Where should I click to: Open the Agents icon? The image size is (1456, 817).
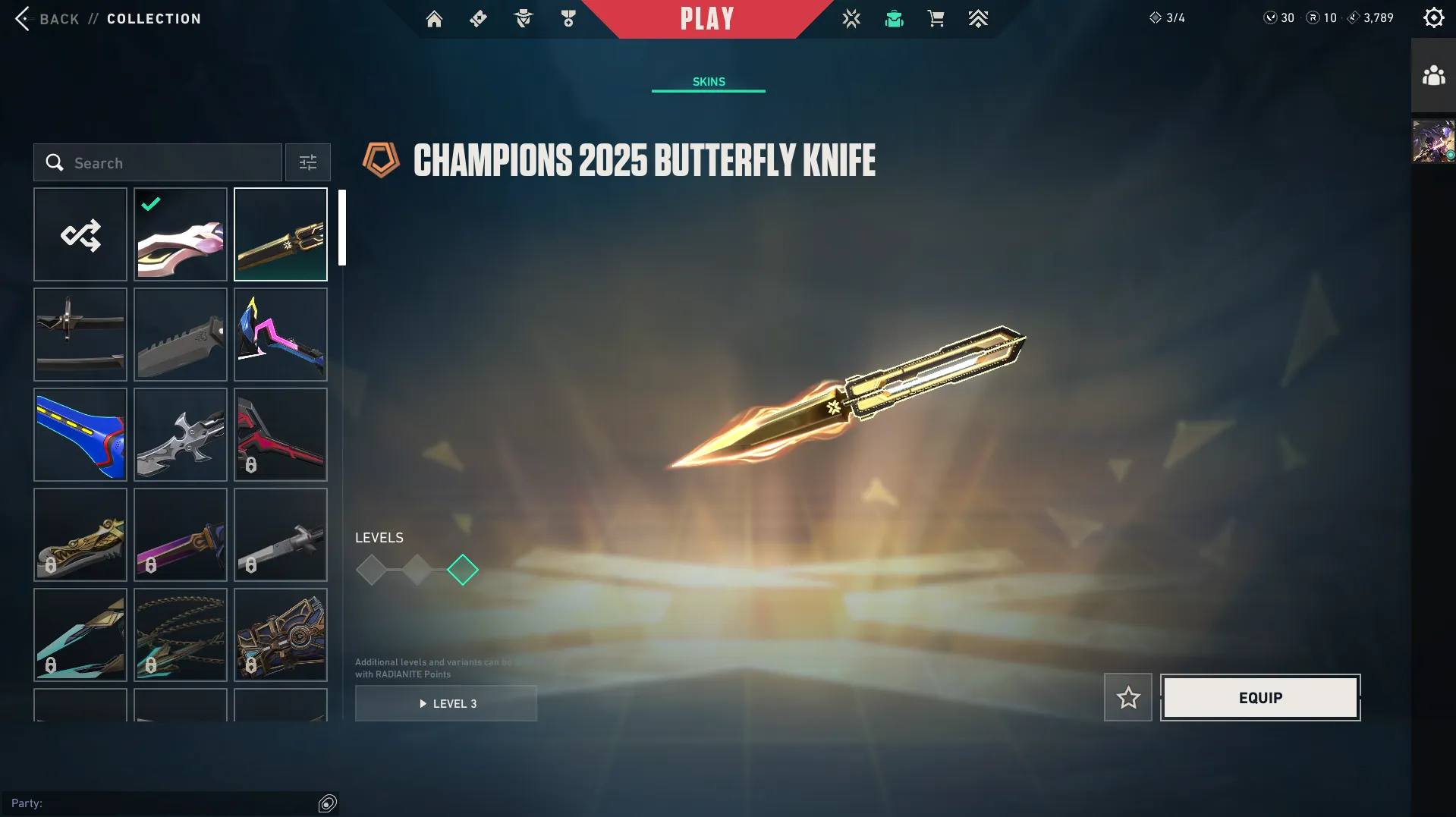click(x=522, y=18)
